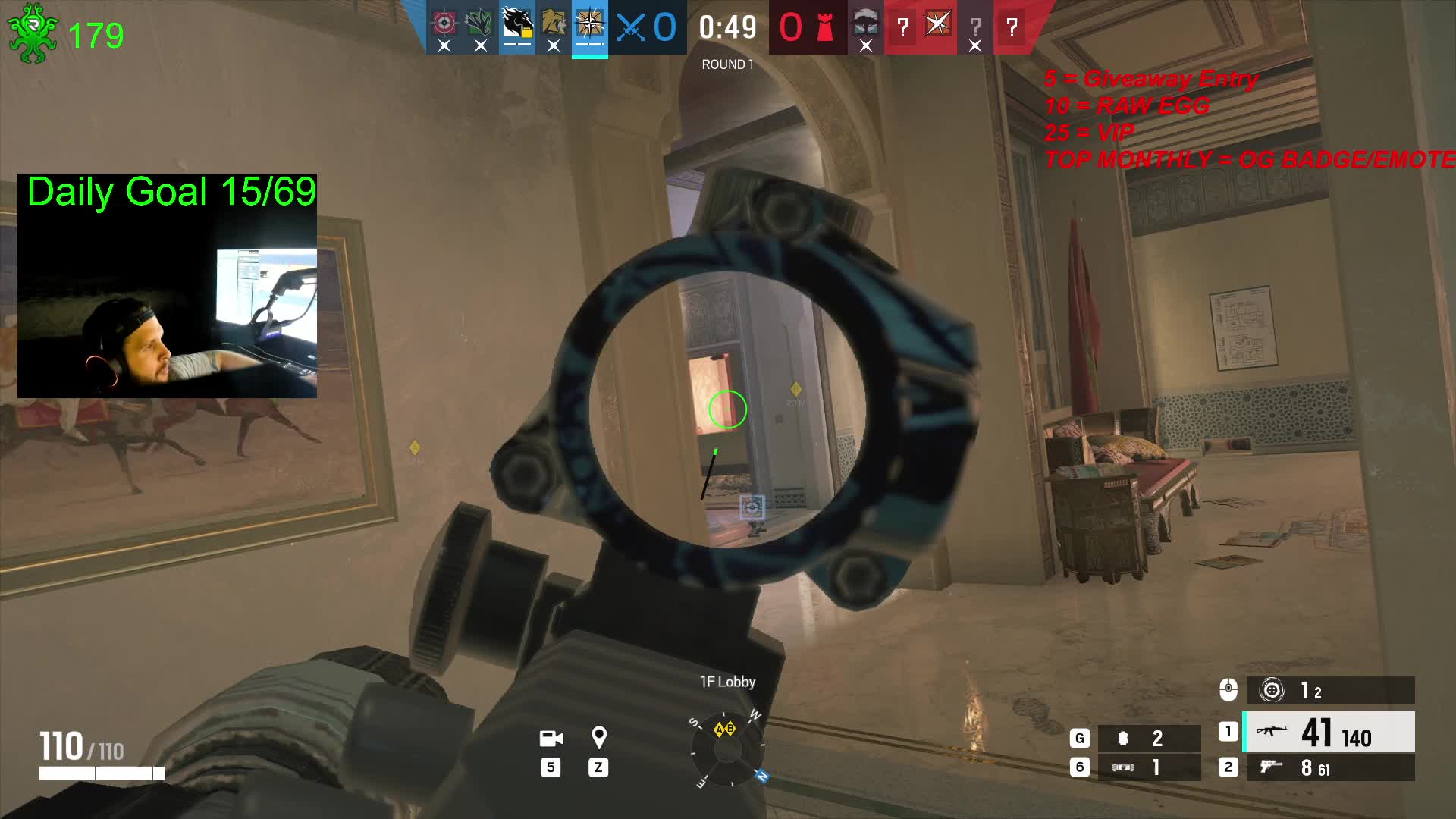Click the circular compass display
The height and width of the screenshot is (819, 1456).
(727, 749)
